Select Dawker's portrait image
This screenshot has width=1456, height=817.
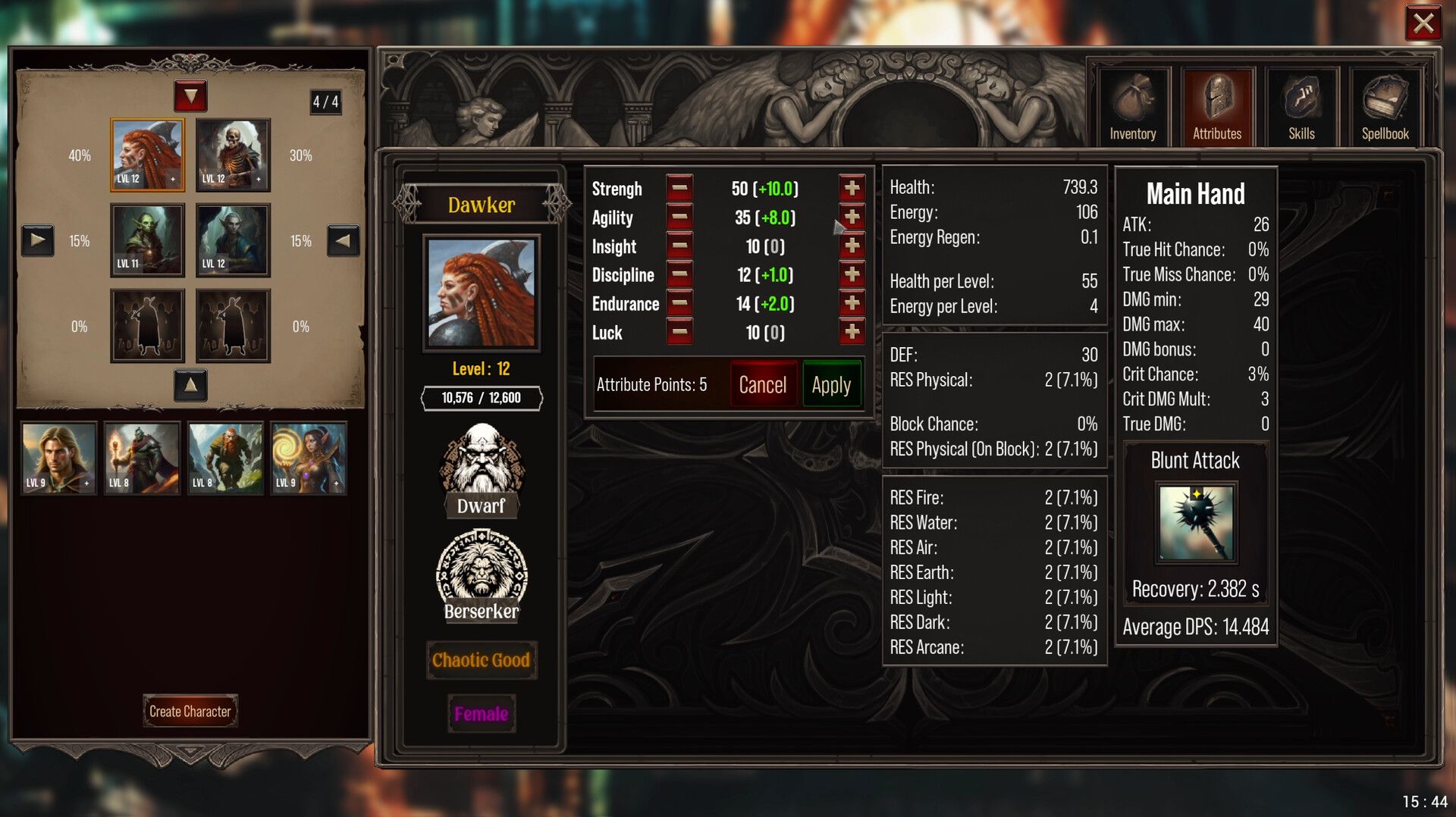click(x=481, y=294)
